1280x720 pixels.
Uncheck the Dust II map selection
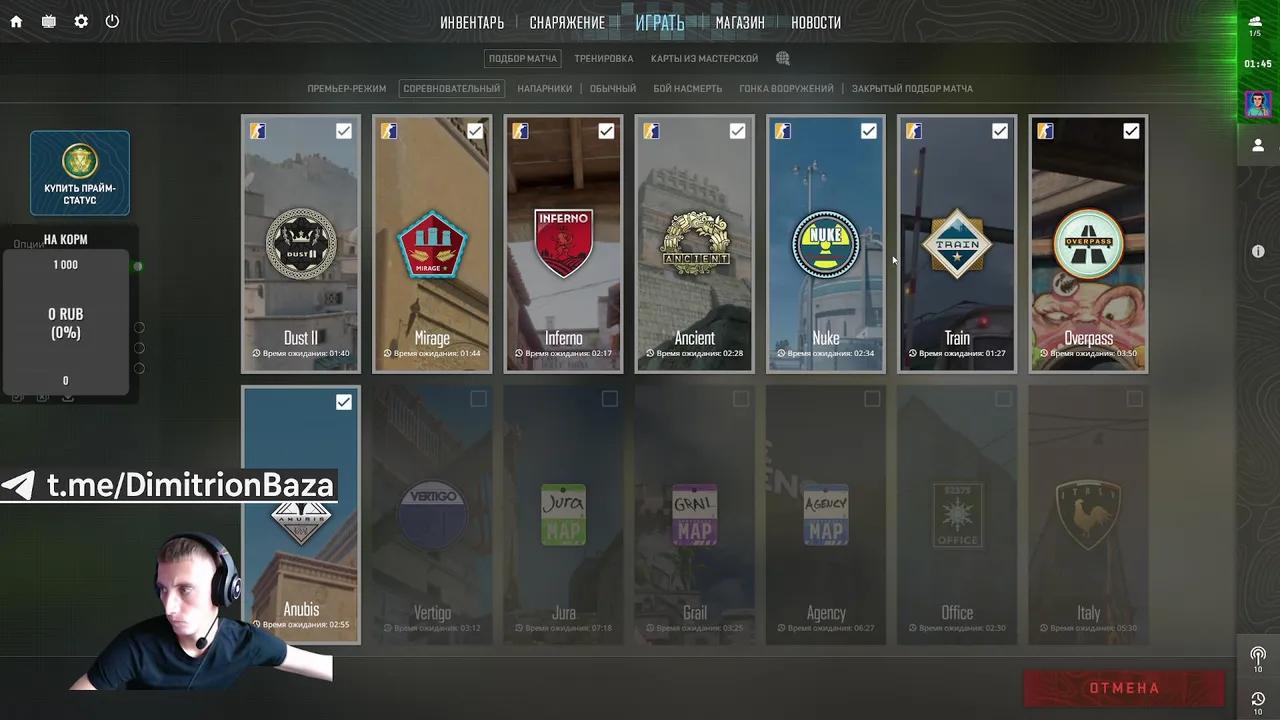point(343,130)
